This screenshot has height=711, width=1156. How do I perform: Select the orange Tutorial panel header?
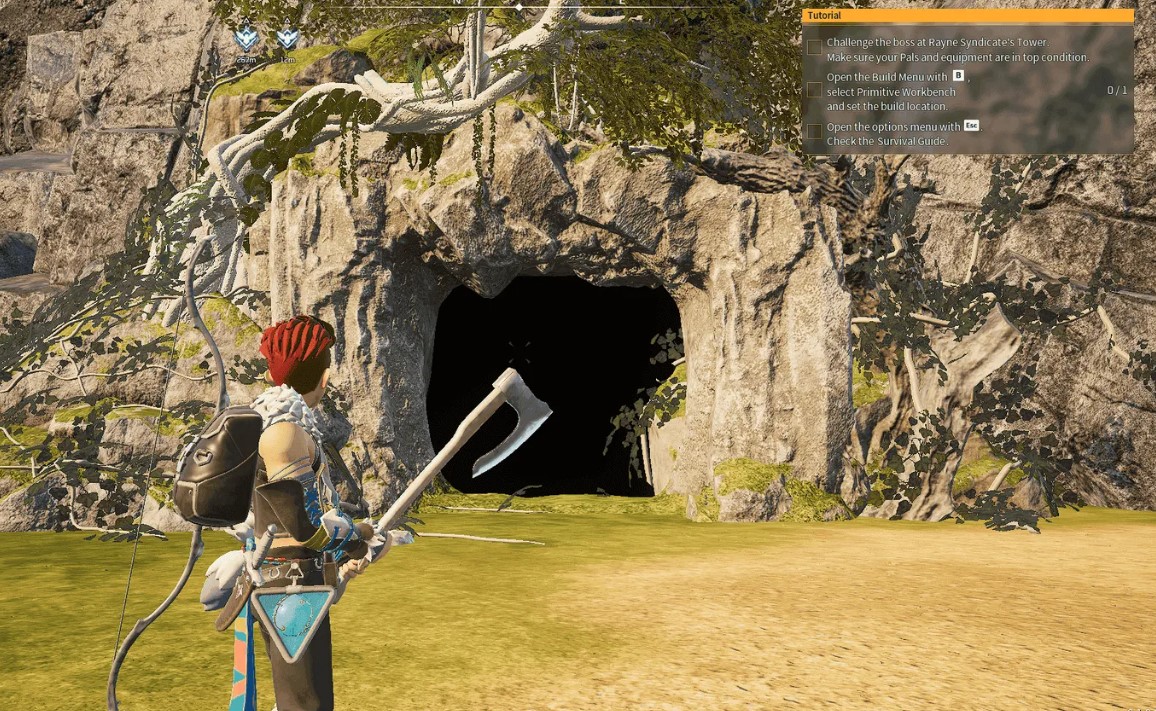coord(968,16)
